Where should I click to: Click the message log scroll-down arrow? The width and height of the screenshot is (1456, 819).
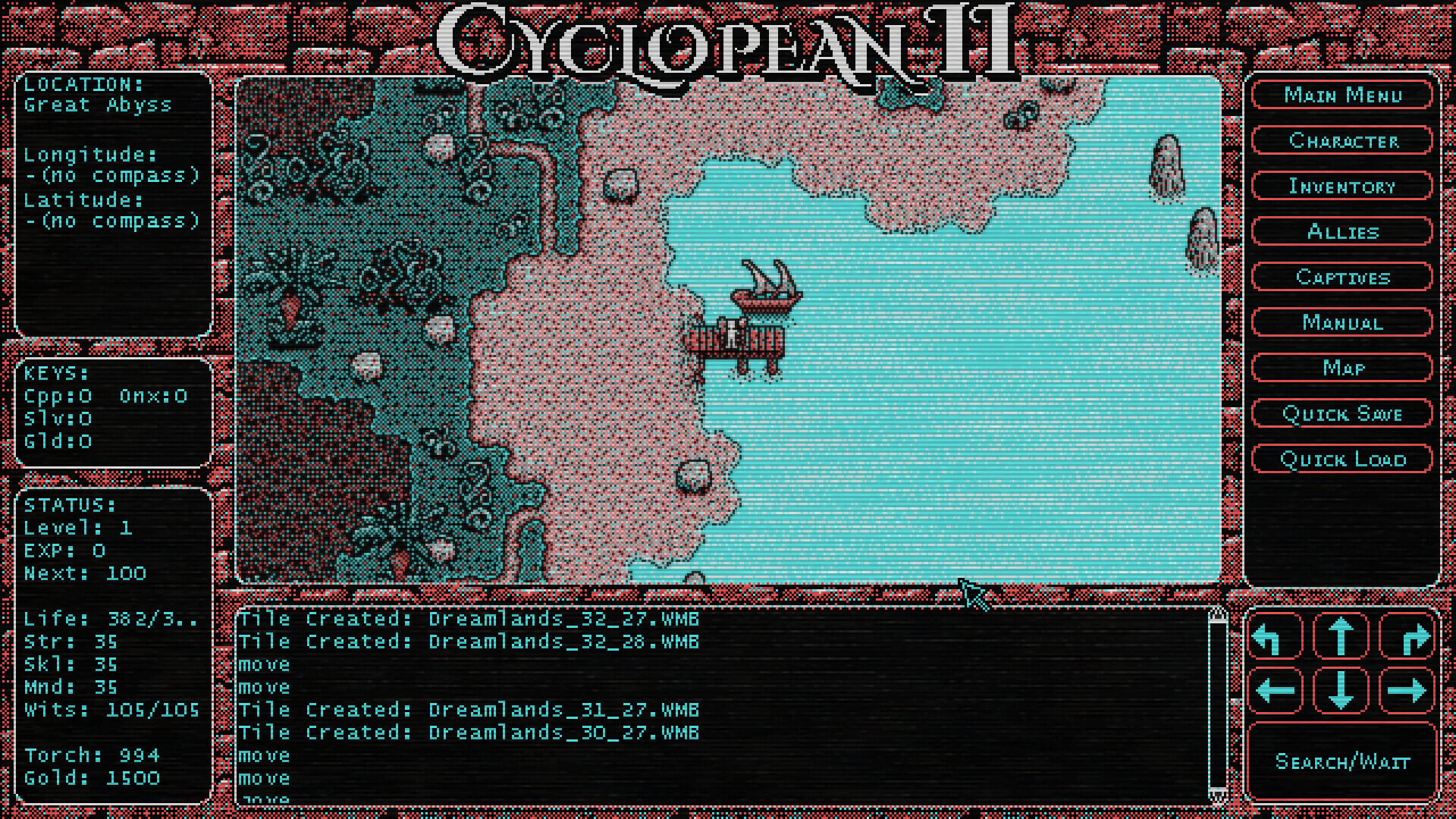pyautogui.click(x=1217, y=795)
